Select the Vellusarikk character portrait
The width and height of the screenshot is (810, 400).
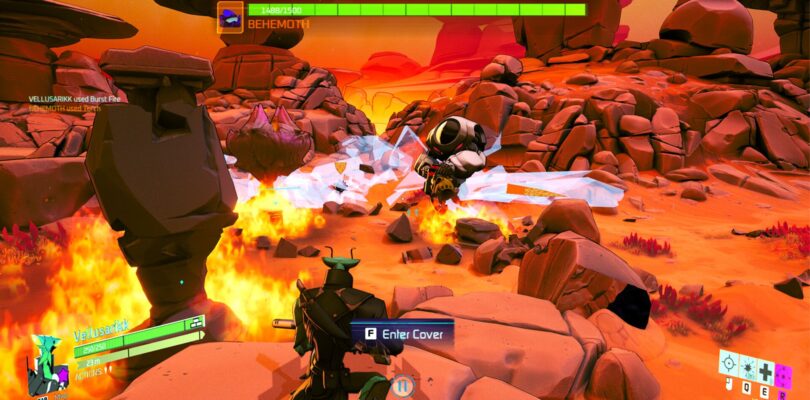pos(44,366)
